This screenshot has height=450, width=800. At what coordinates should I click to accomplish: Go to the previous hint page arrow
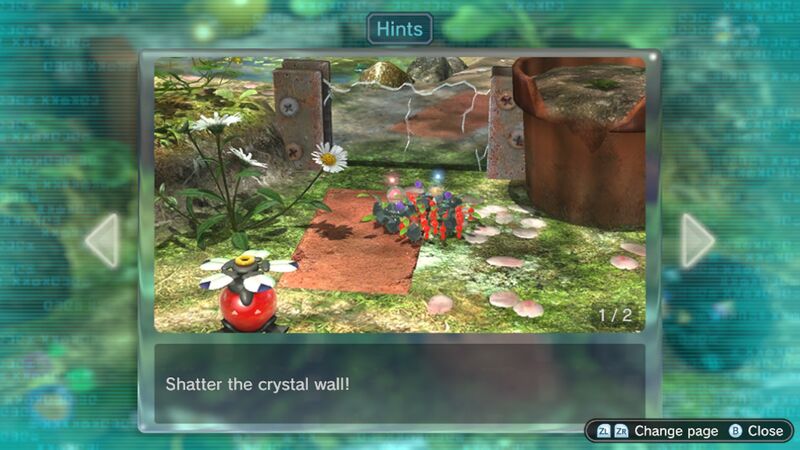(103, 240)
